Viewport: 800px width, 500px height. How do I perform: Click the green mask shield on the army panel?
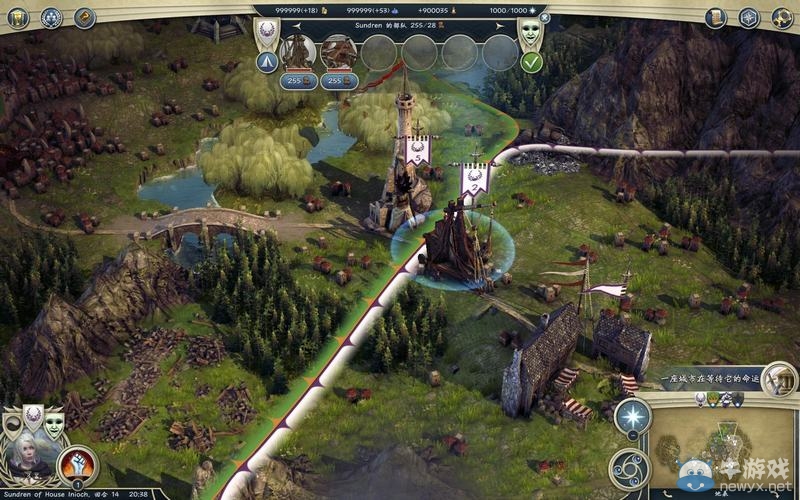(529, 33)
